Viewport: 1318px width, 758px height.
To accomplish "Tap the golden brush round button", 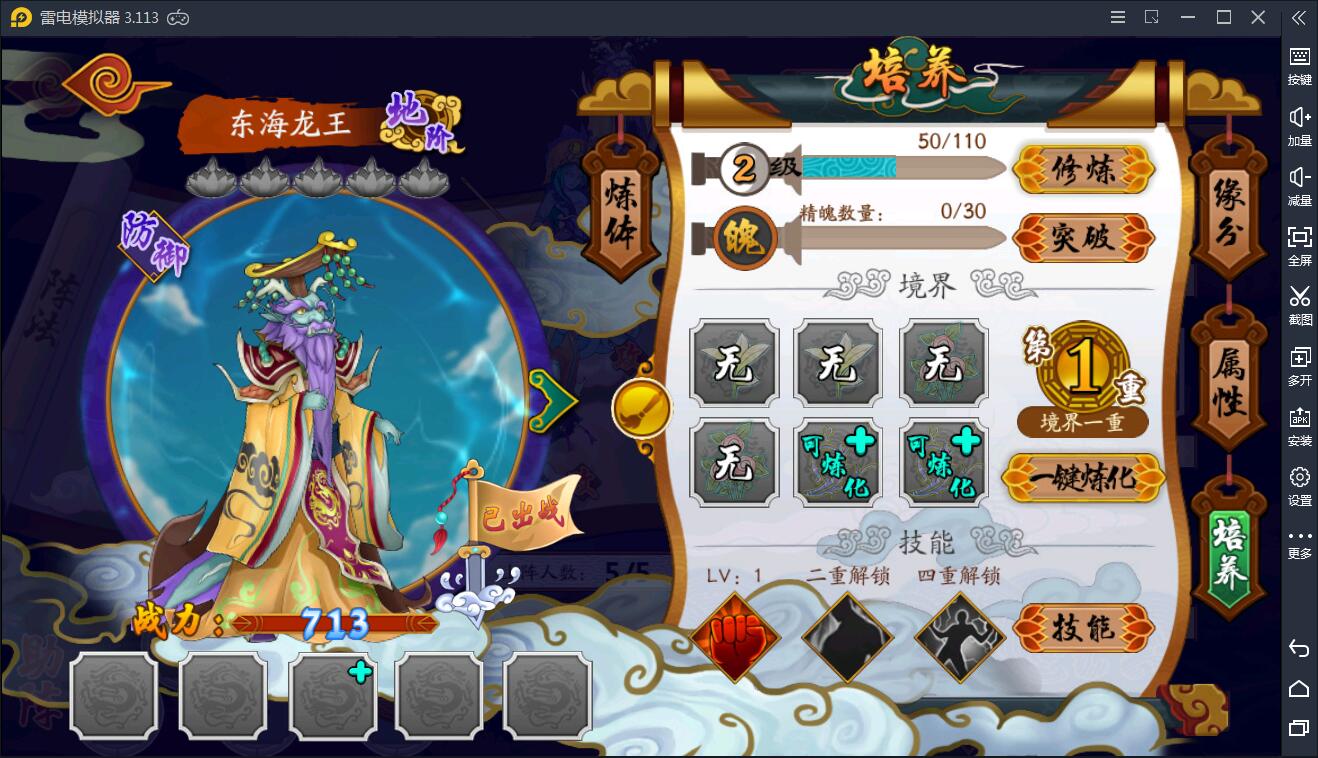I will [641, 408].
